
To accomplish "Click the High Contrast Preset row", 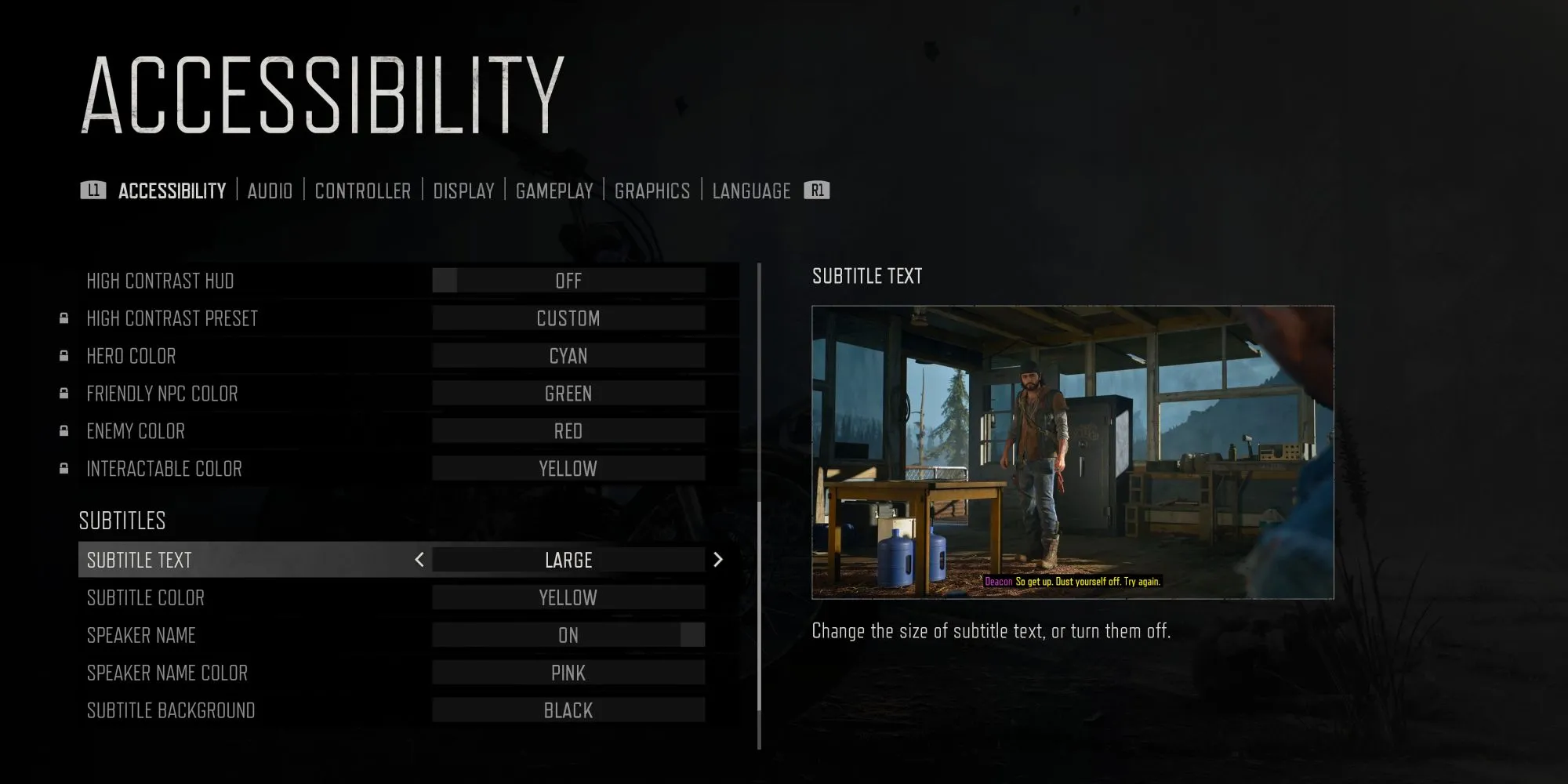I will point(568,318).
